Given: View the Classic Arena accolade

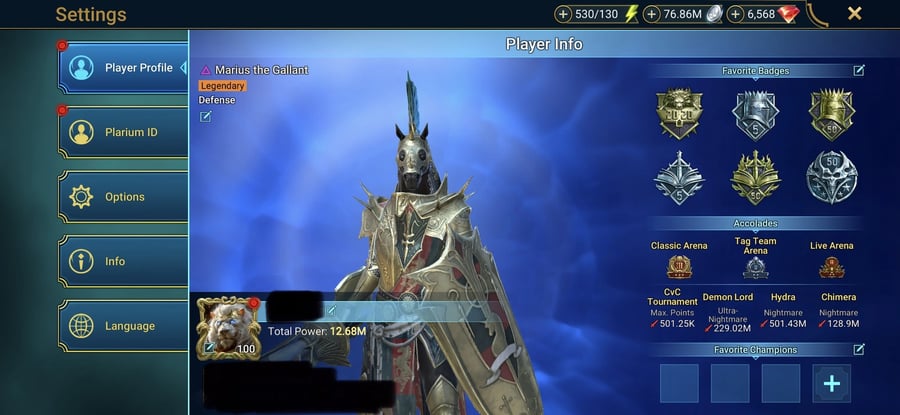Looking at the screenshot, I should click(680, 267).
